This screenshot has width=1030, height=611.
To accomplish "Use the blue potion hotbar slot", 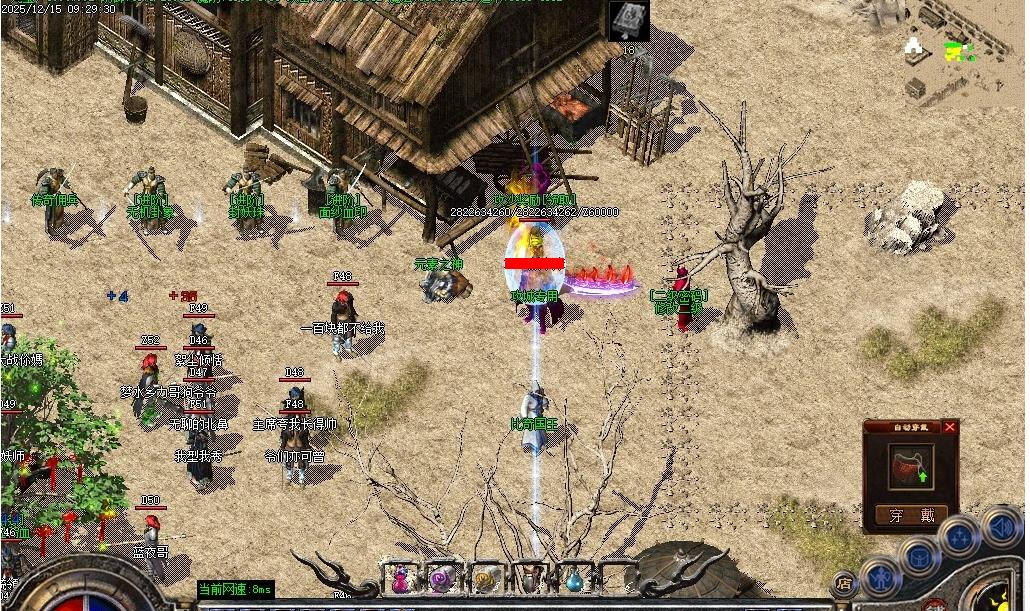I will (573, 579).
